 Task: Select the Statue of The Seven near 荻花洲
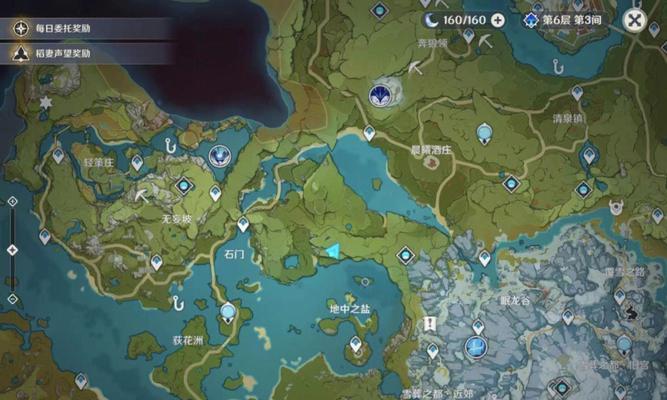coord(229,312)
